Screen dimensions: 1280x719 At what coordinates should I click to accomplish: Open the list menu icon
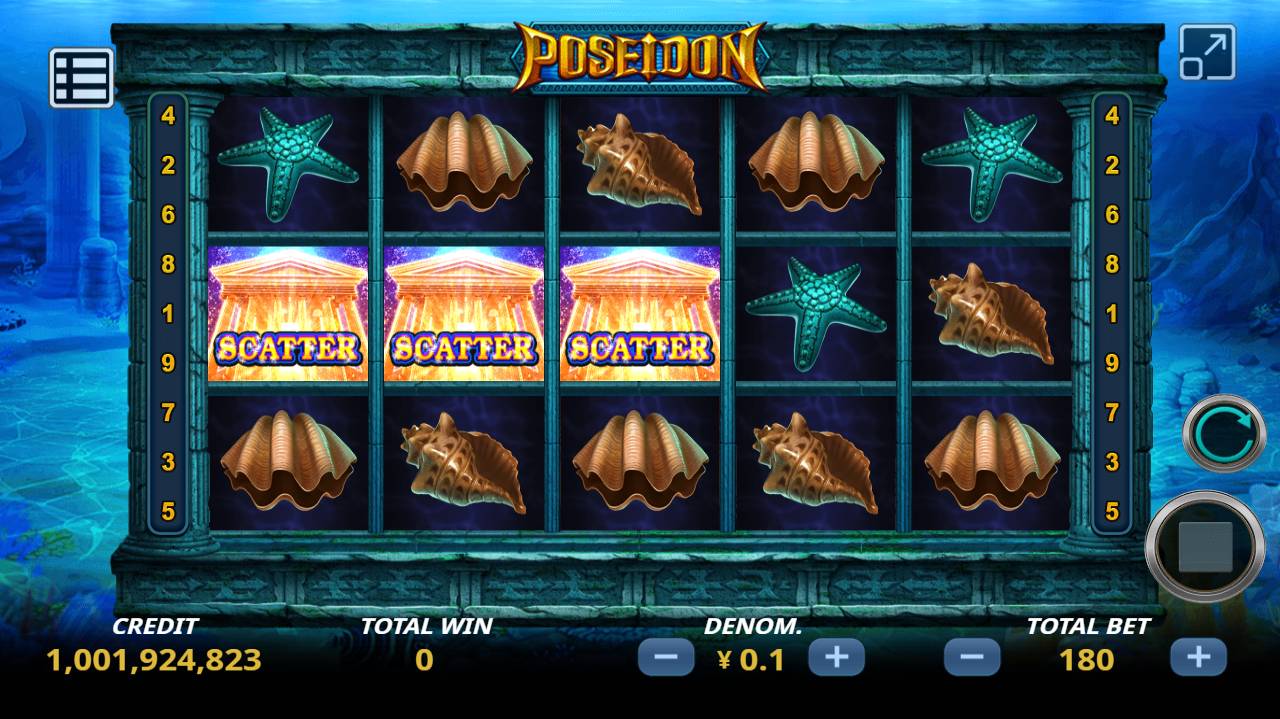pos(81,77)
